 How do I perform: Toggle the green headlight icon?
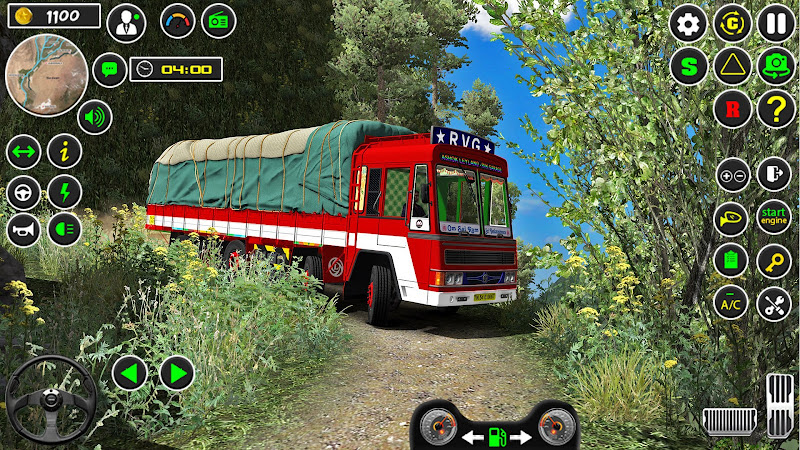click(65, 230)
